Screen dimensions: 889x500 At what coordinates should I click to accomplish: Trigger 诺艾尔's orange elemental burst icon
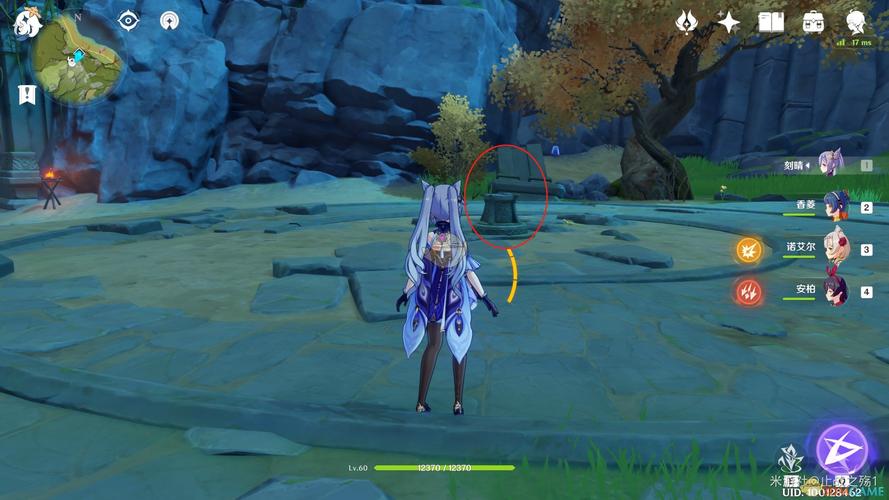pyautogui.click(x=749, y=250)
